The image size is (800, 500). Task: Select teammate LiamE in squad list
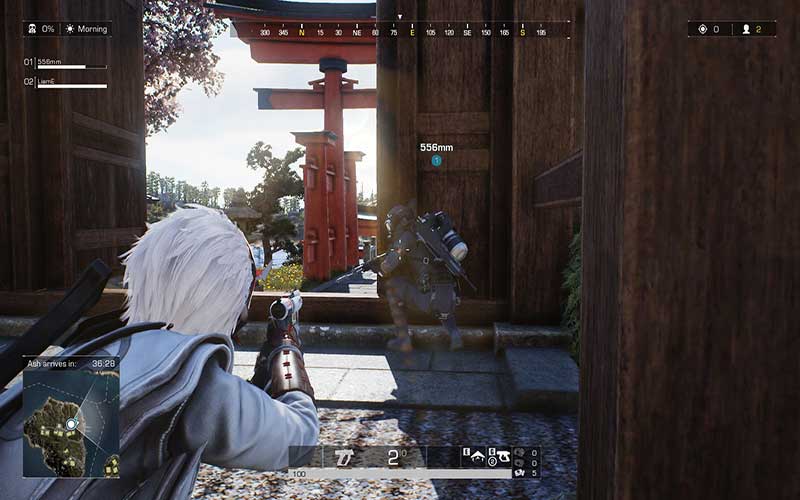(70, 82)
